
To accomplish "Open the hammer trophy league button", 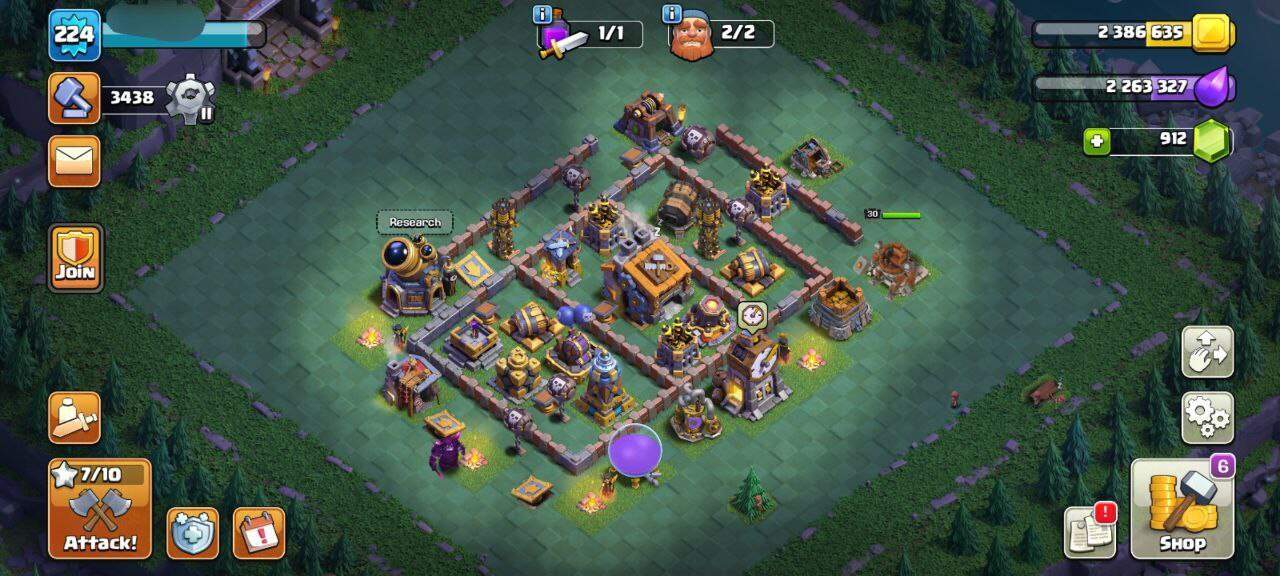I will [74, 98].
